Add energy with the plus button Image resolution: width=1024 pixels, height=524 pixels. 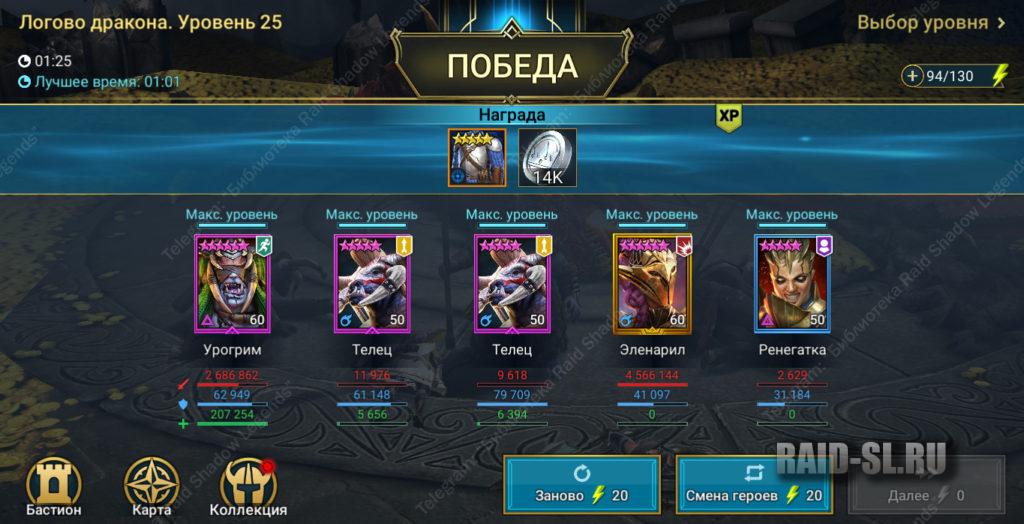point(912,75)
